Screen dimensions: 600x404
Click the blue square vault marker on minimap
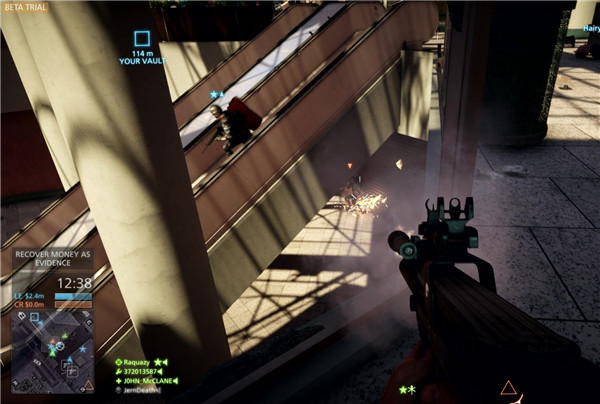tap(35, 318)
